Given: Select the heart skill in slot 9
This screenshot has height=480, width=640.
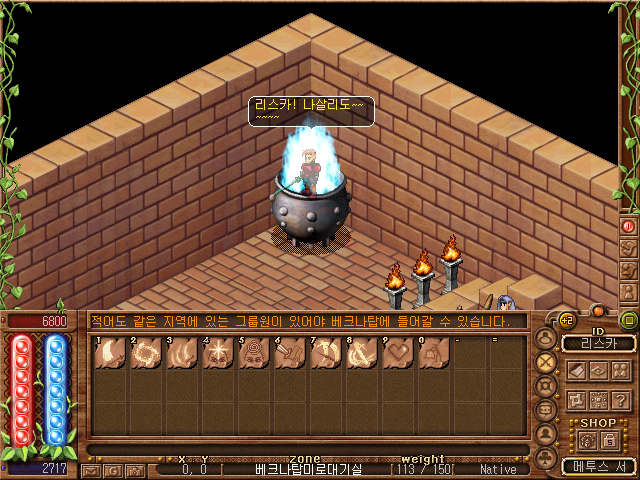Looking at the screenshot, I should tap(397, 356).
